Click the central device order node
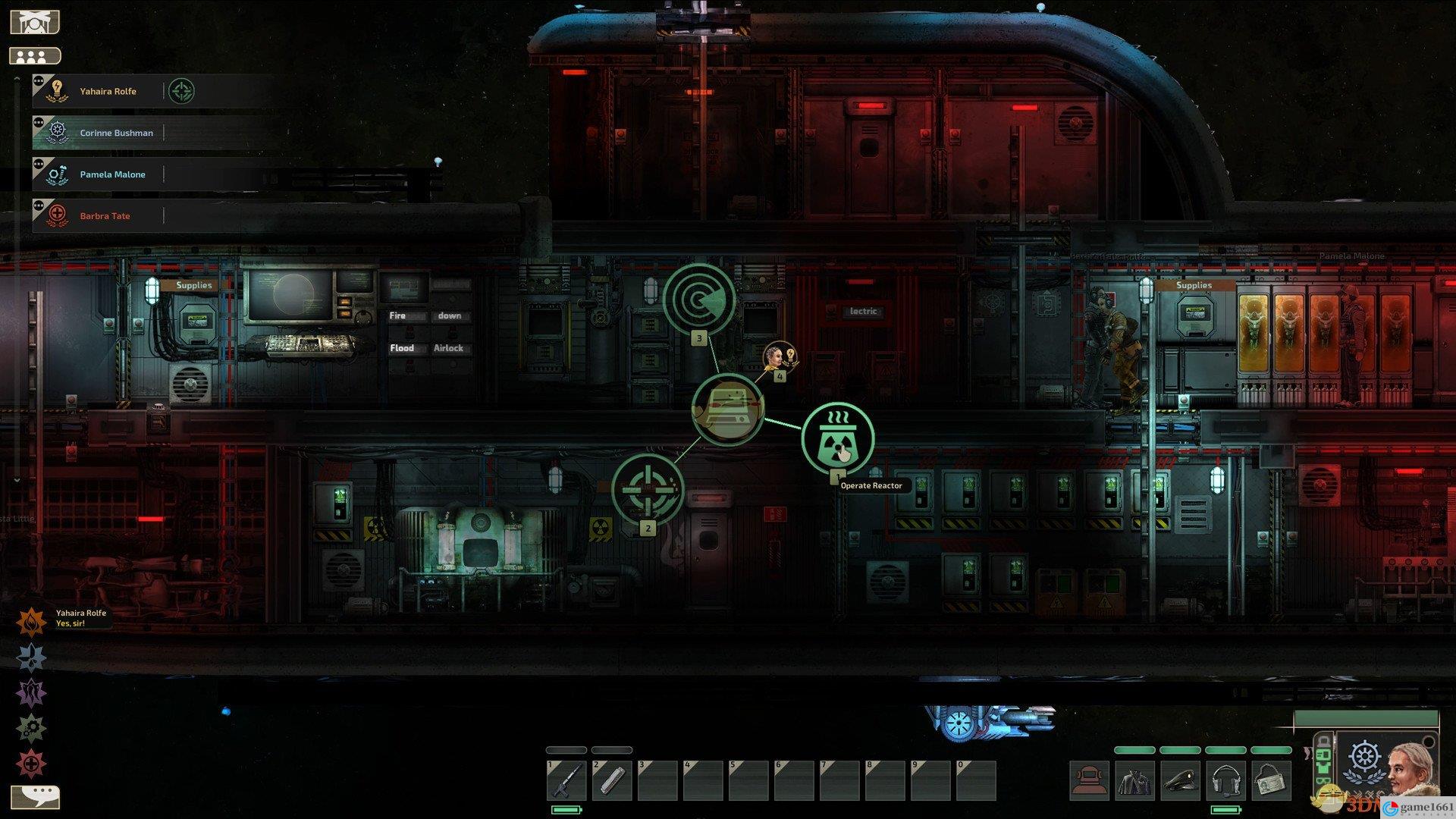Screen dimensions: 1456x819 tap(727, 409)
